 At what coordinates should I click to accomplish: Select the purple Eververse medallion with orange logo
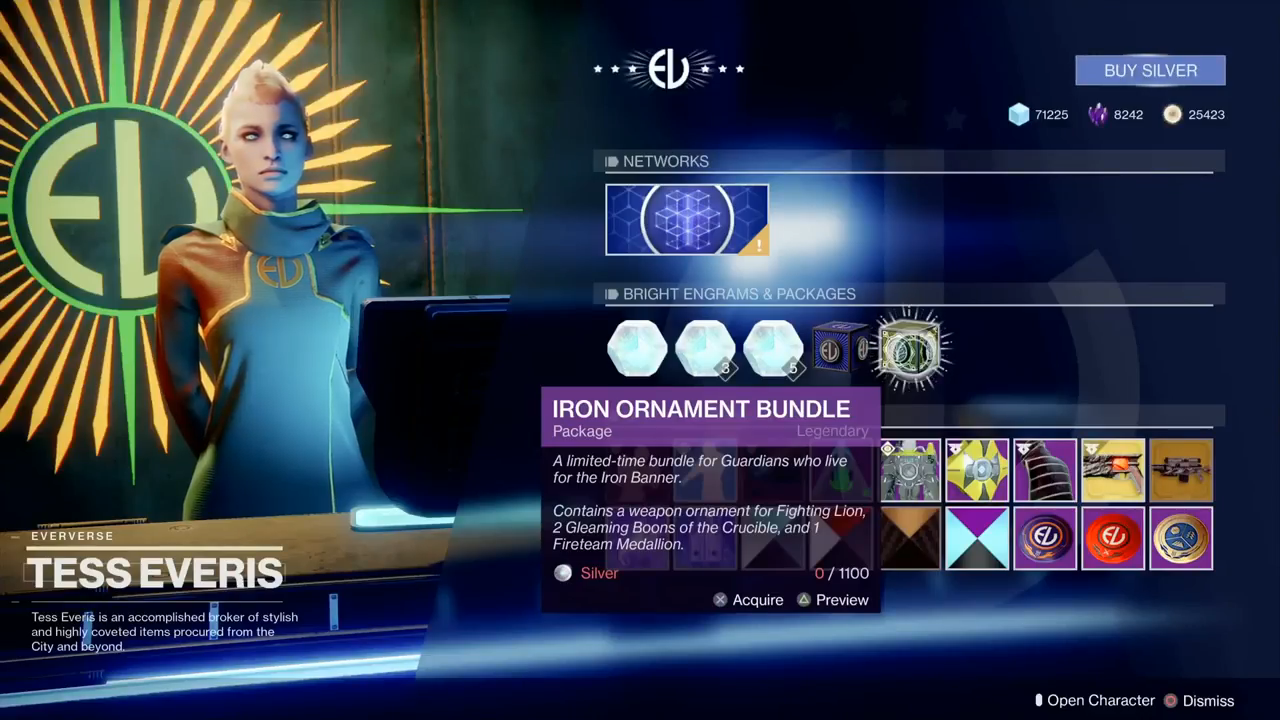click(1045, 538)
